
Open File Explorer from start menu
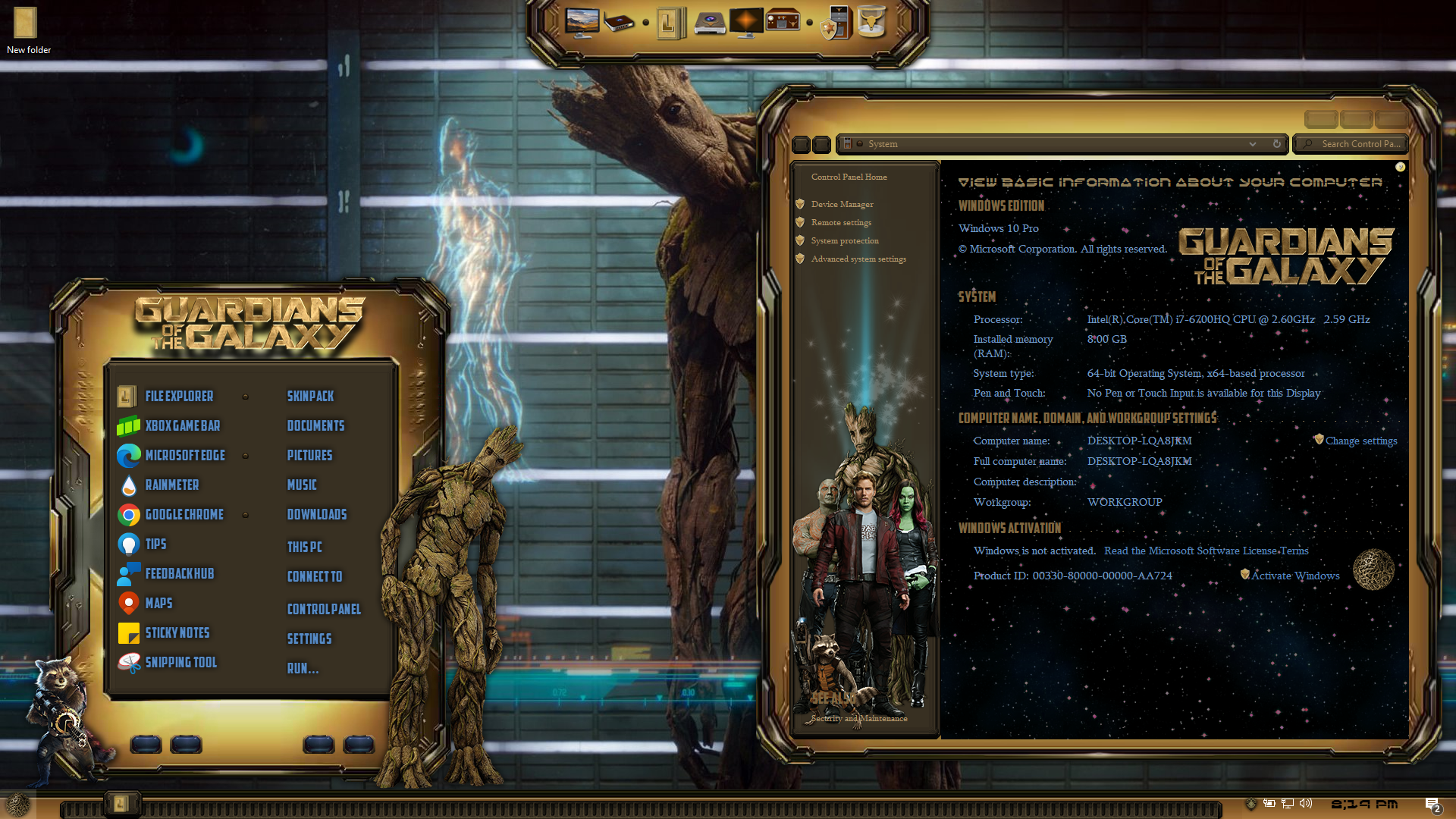click(x=178, y=396)
